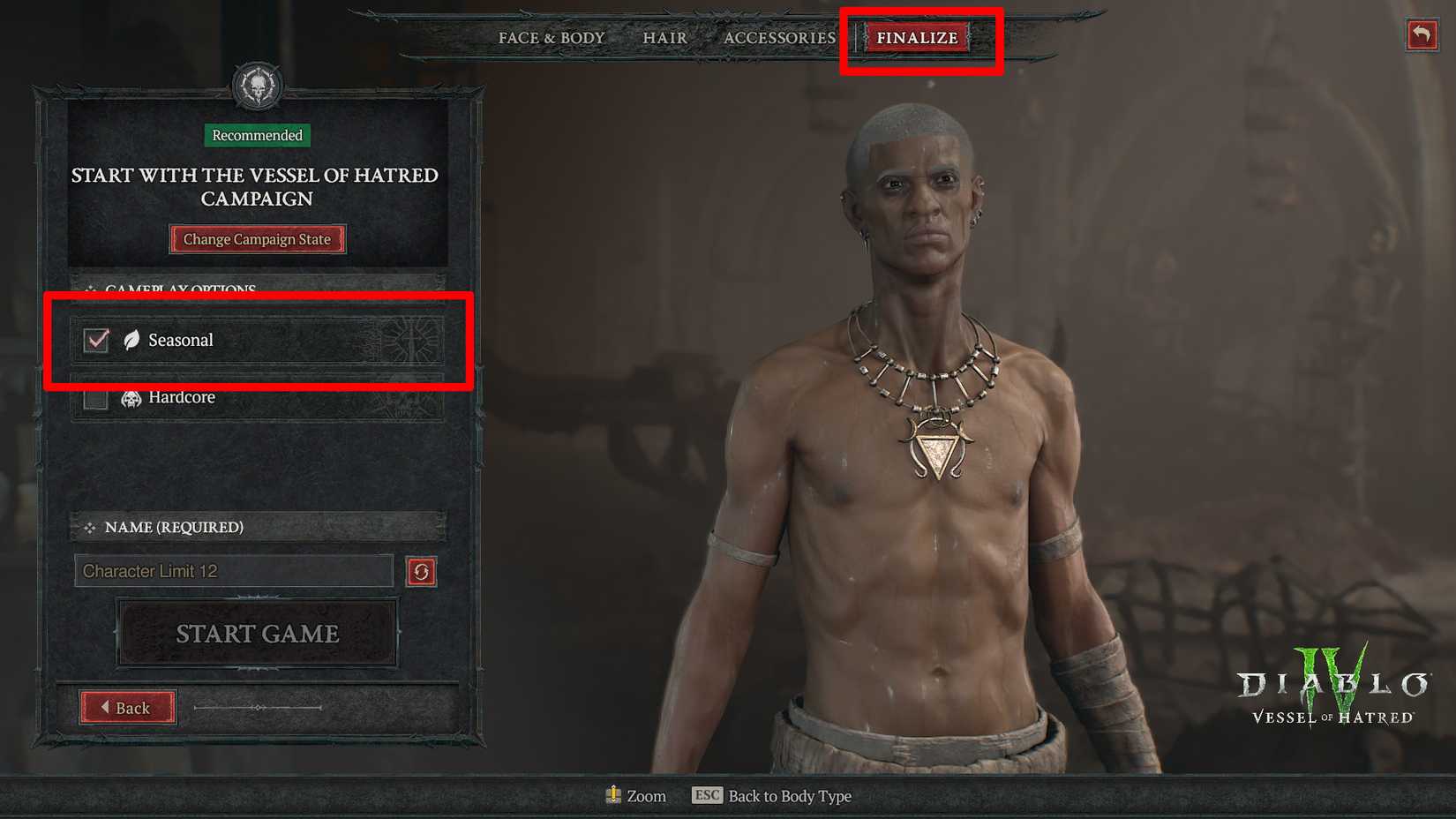Switch to the Face & Body tab

coord(551,38)
